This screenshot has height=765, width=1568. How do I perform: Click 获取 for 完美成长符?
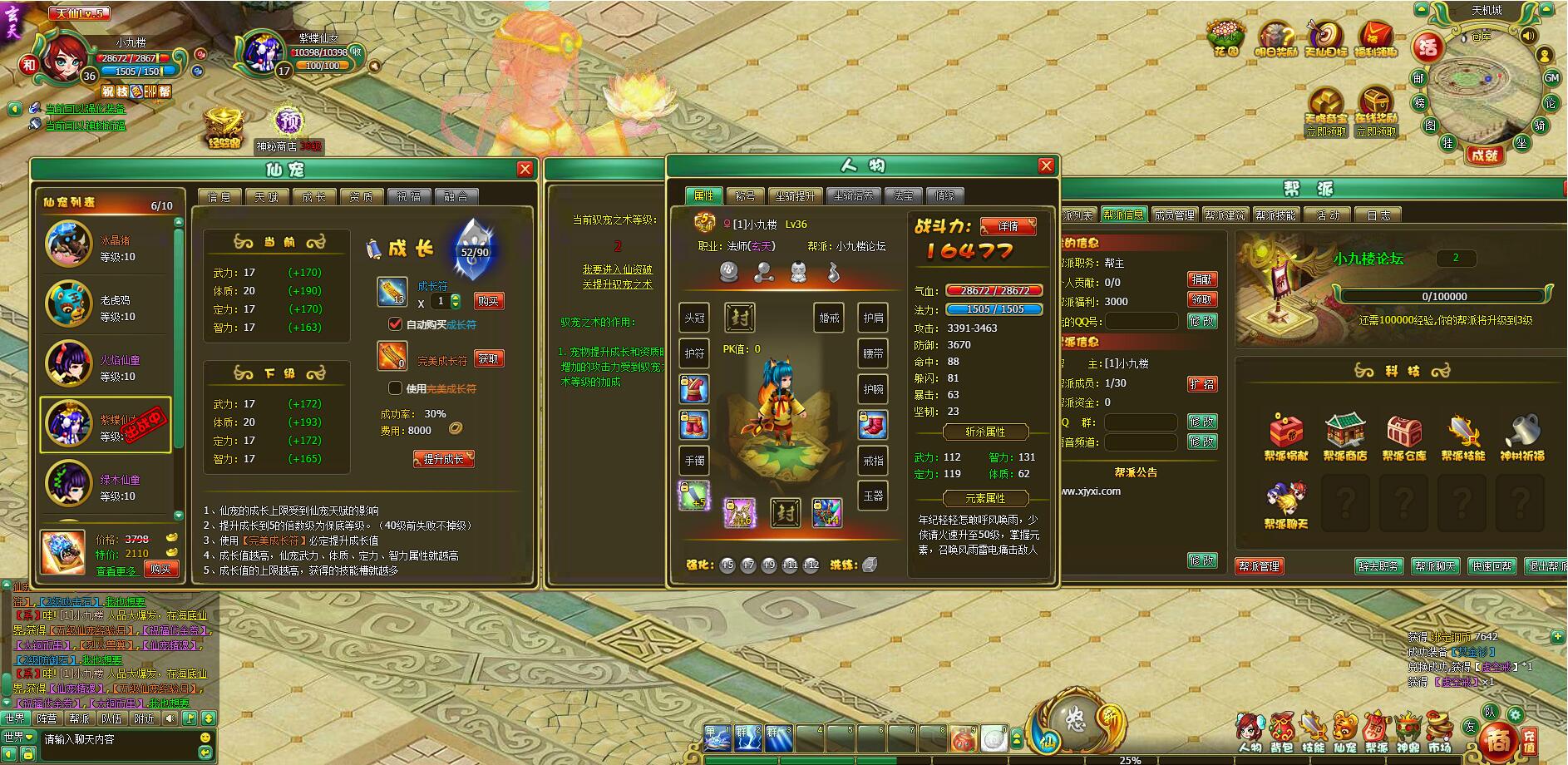[488, 358]
